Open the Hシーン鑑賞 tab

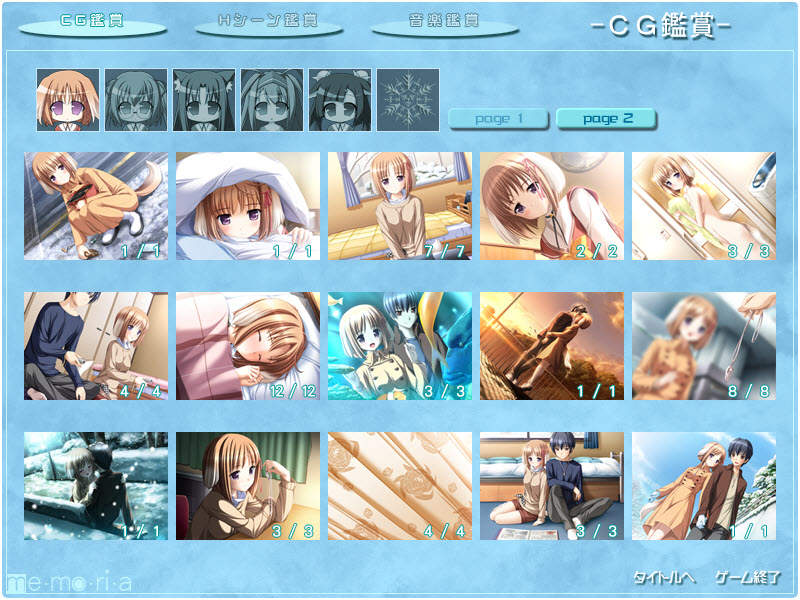268,22
